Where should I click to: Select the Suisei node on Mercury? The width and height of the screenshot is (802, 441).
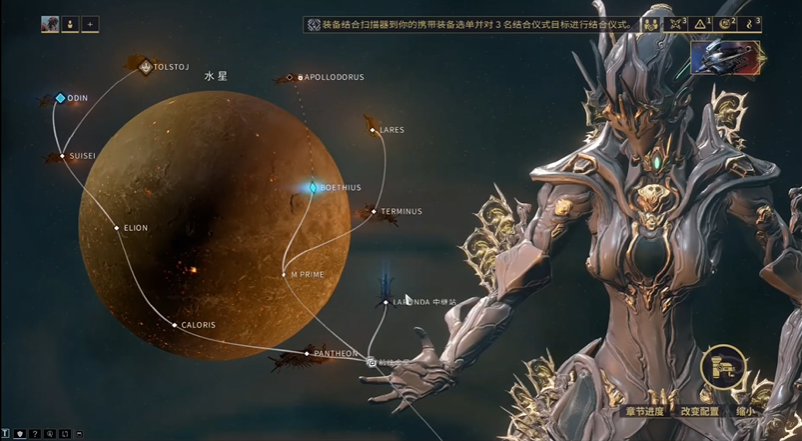click(63, 156)
